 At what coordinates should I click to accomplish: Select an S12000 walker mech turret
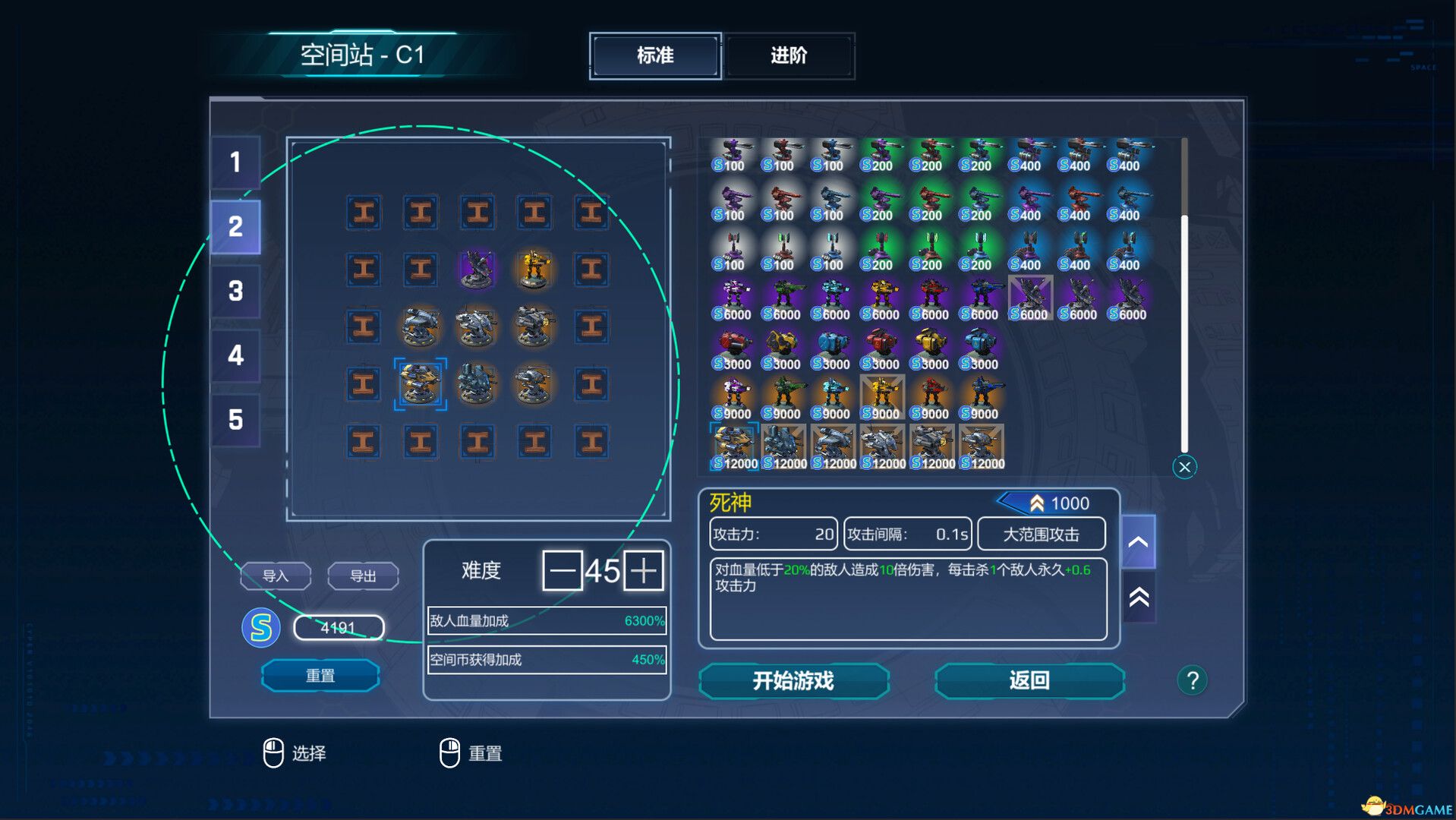(x=835, y=444)
